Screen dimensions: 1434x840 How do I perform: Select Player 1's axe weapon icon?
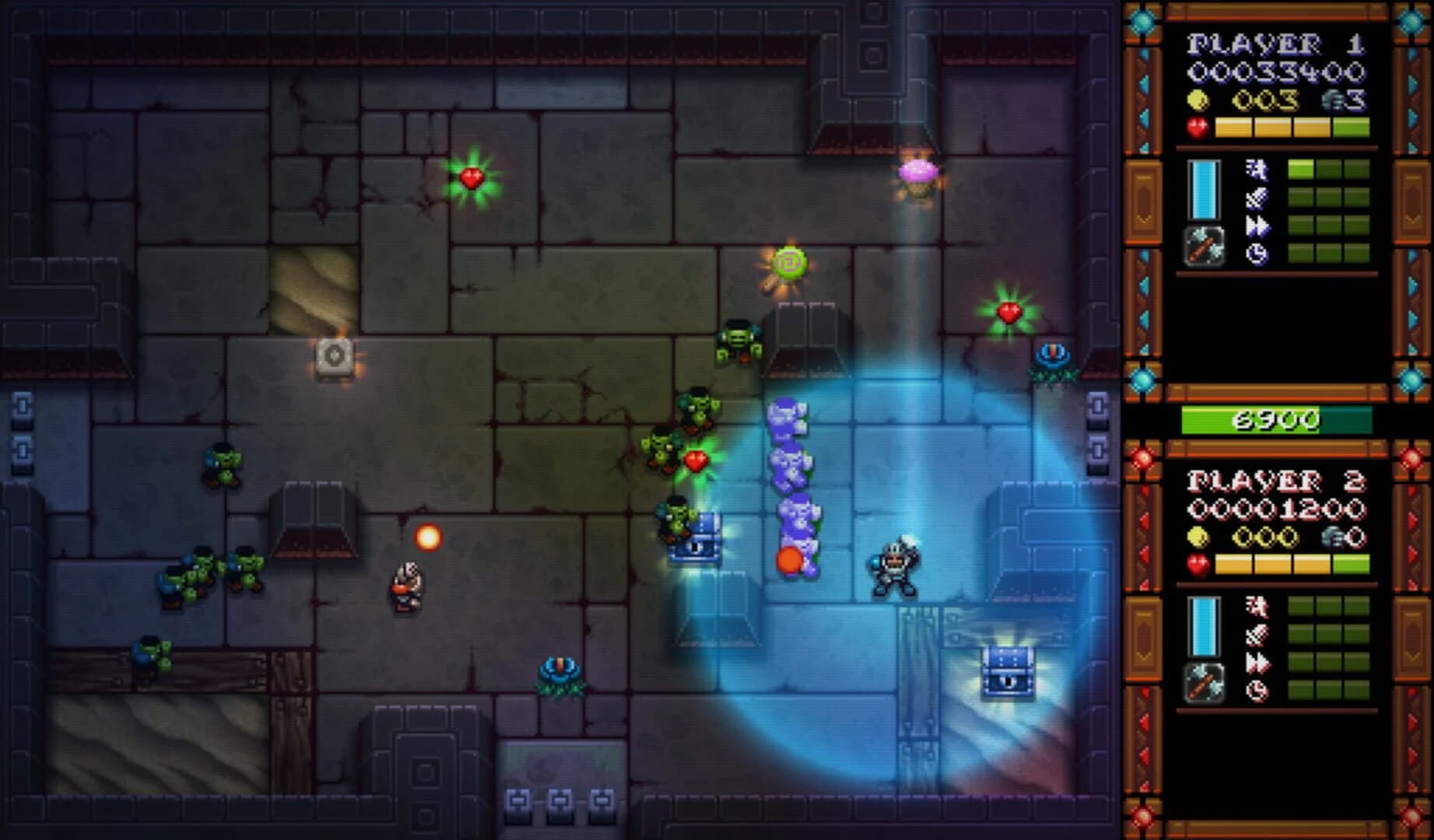point(1204,248)
